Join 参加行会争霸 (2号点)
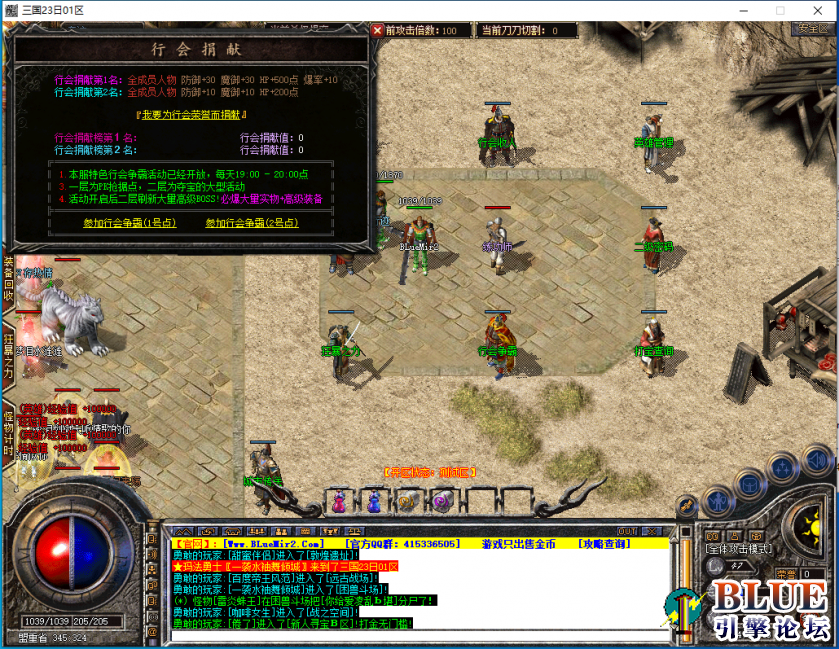The width and height of the screenshot is (839, 649). 251,223
